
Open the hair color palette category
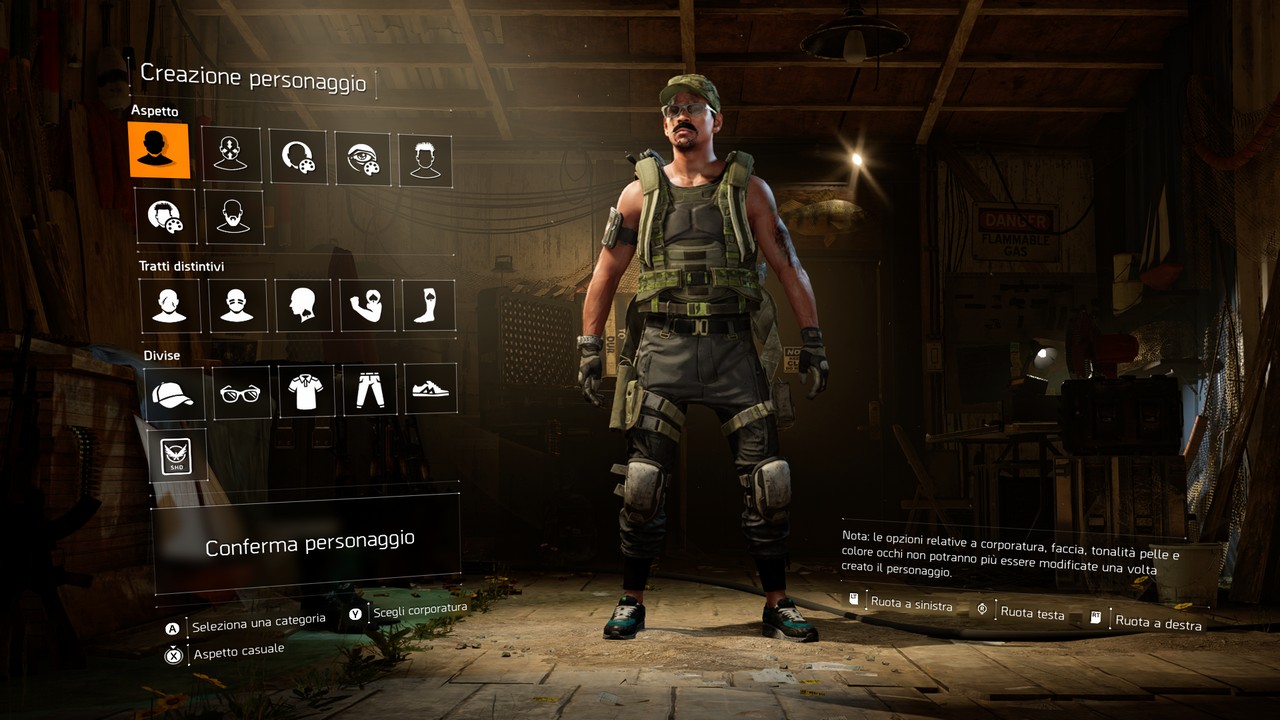point(165,215)
